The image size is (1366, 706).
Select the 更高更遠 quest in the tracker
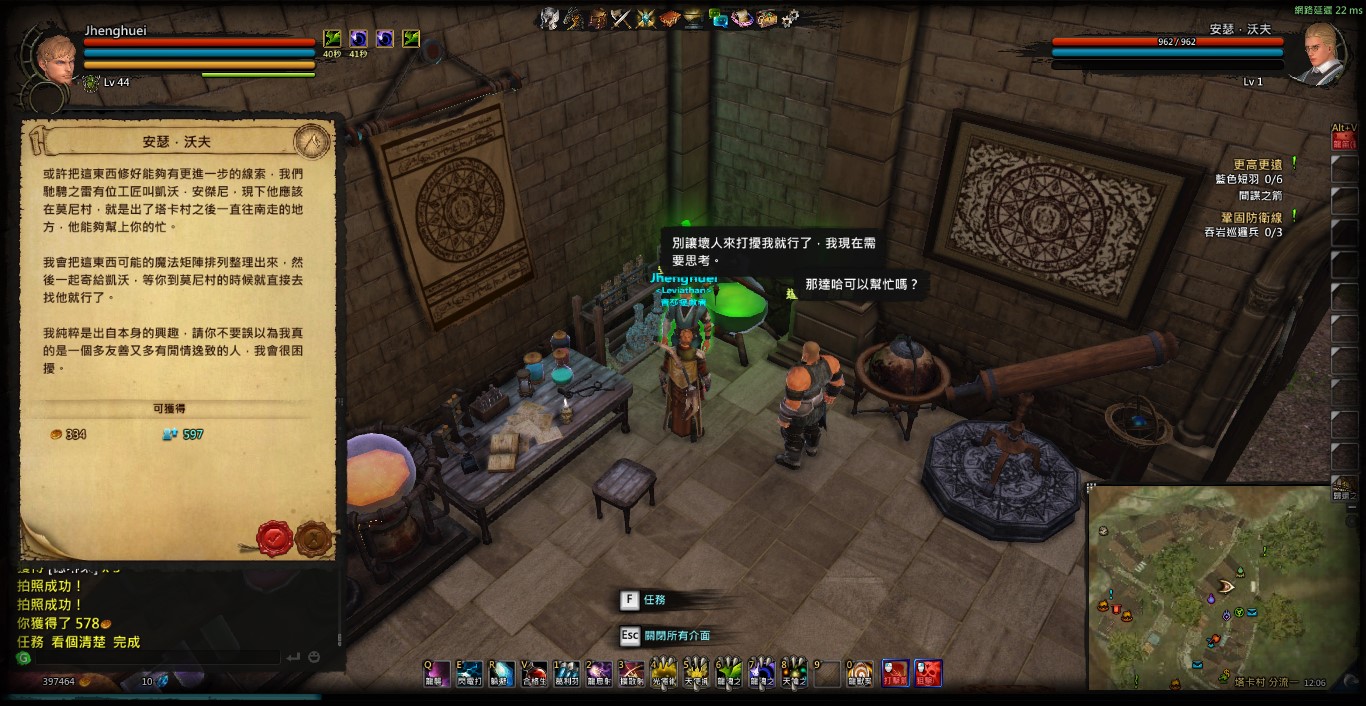click(1257, 164)
